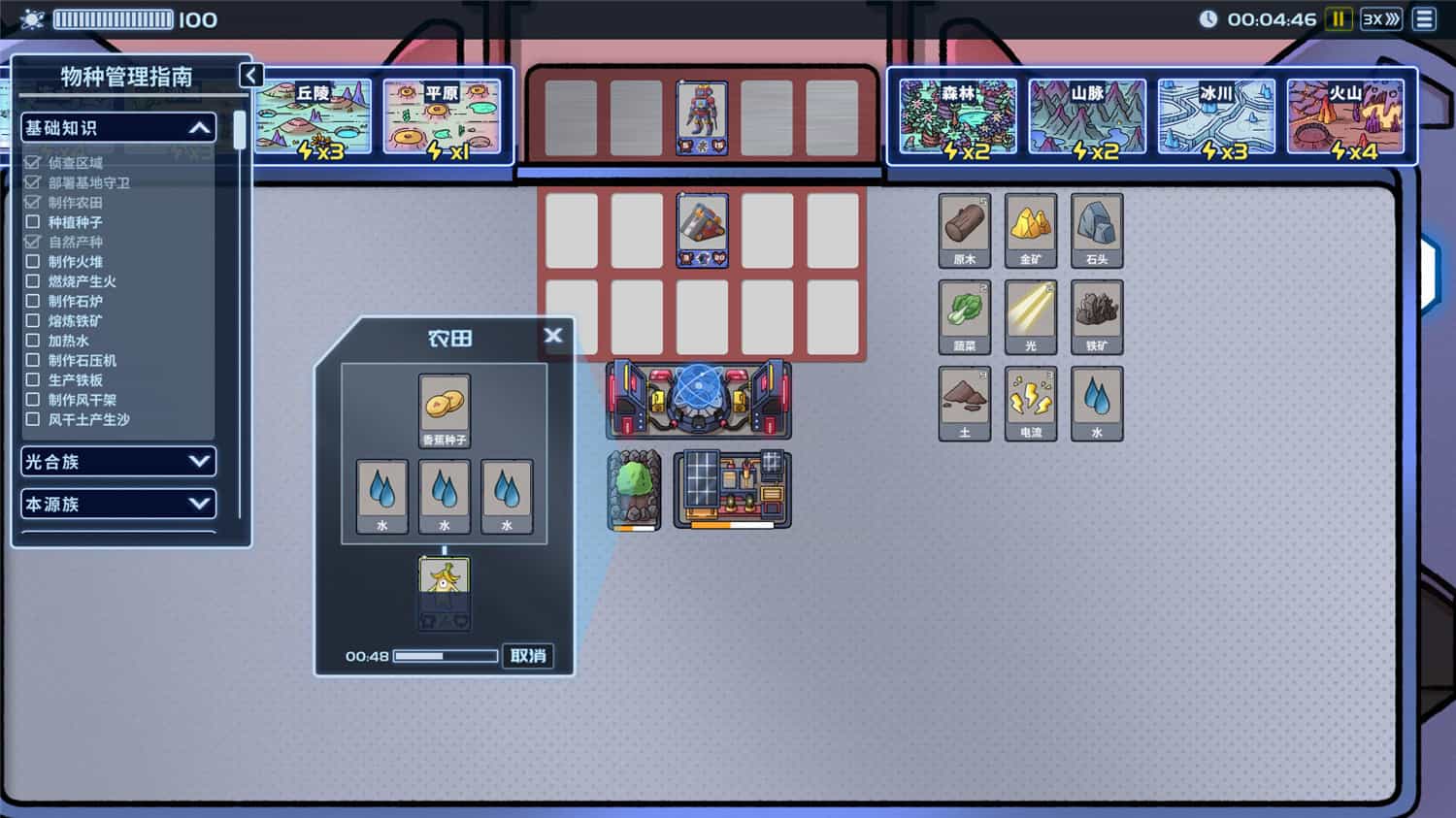1456x818 pixels.
Task: Toggle the 加热水 task checkbox
Action: (32, 341)
